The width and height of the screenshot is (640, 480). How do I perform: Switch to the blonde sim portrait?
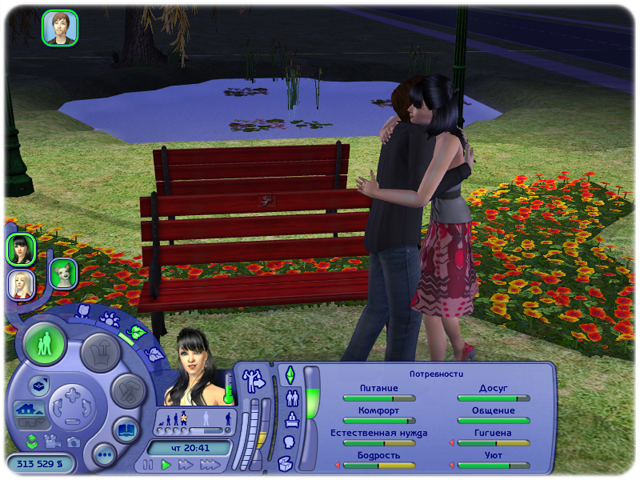coord(21,286)
